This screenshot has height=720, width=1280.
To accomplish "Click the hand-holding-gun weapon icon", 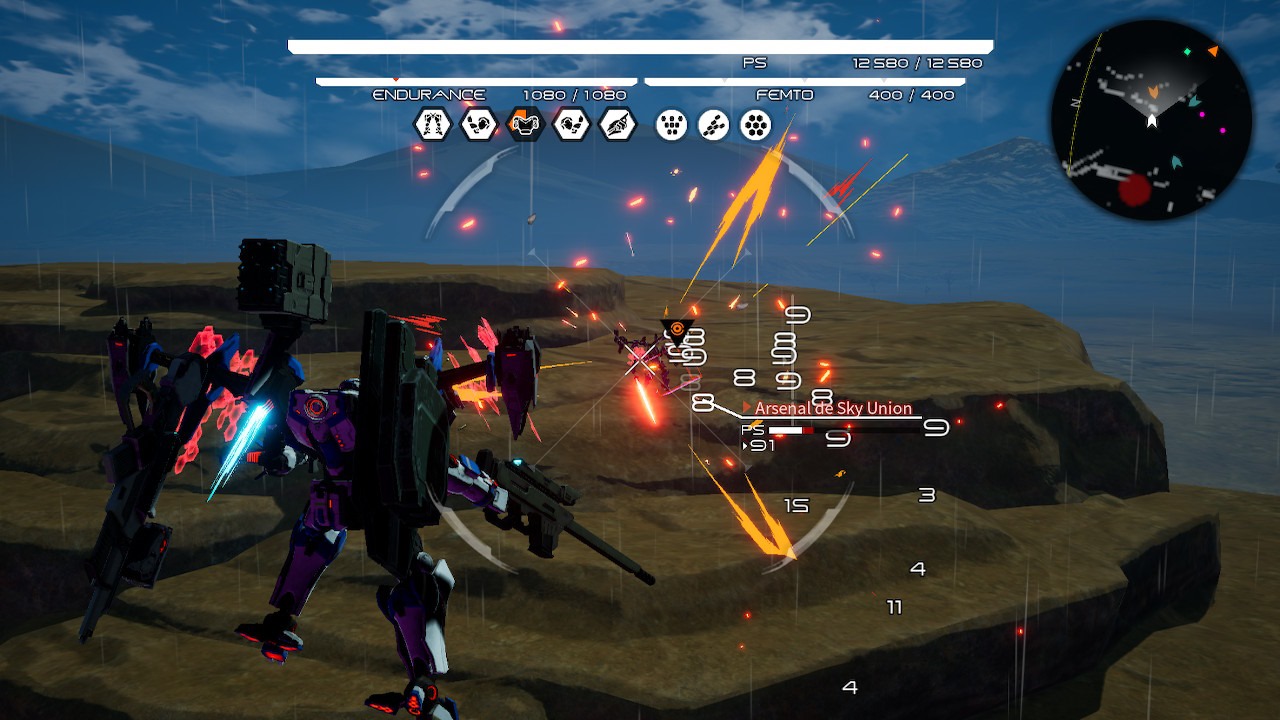I will pyautogui.click(x=617, y=125).
